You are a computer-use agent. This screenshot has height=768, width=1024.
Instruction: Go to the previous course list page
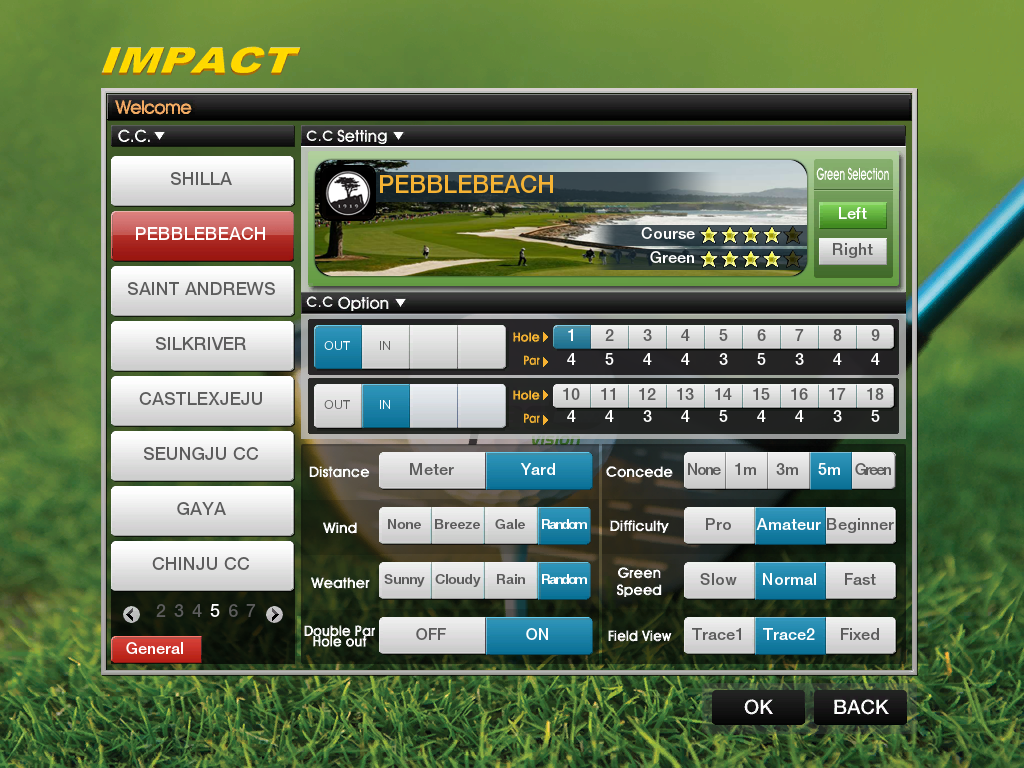pyautogui.click(x=131, y=614)
